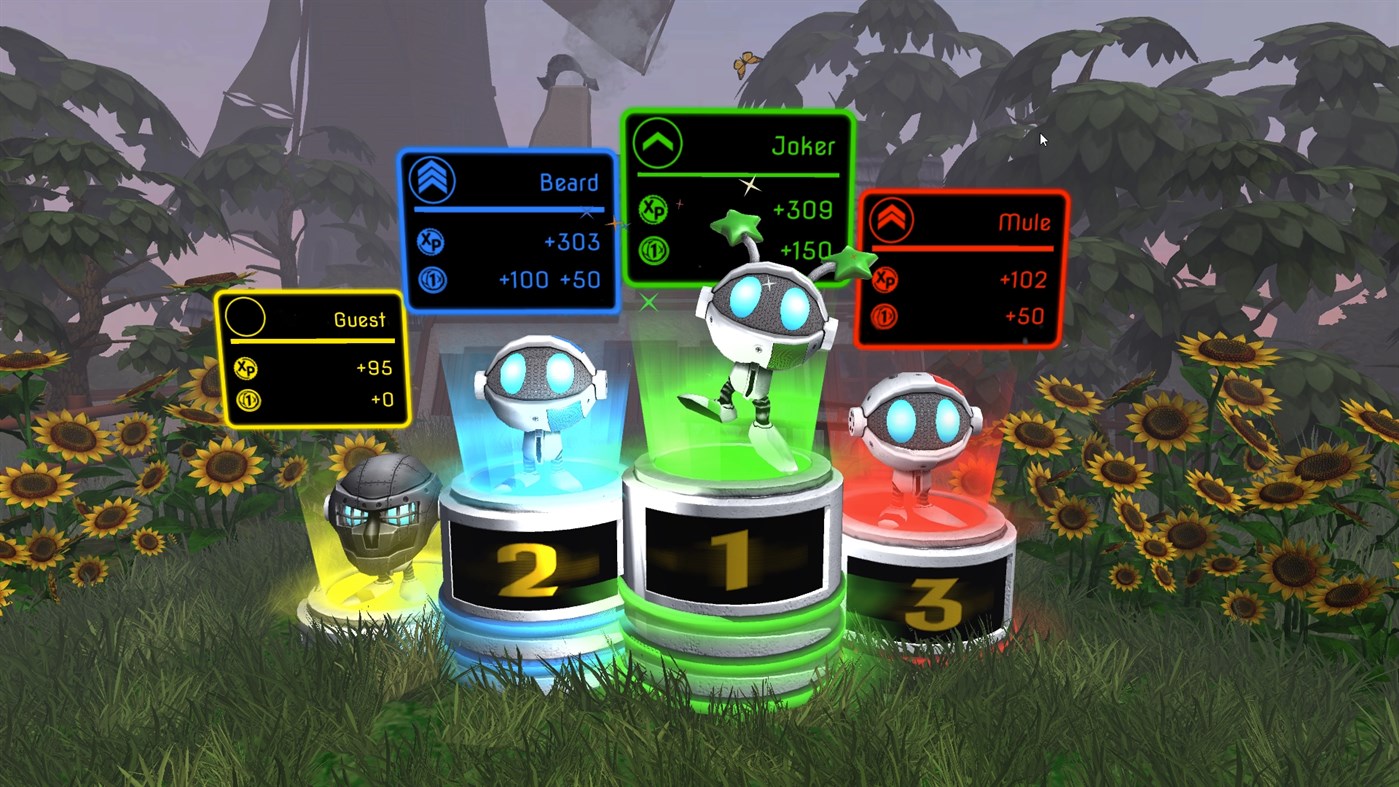The image size is (1399, 787).
Task: Select the Joker name label
Action: tap(805, 146)
